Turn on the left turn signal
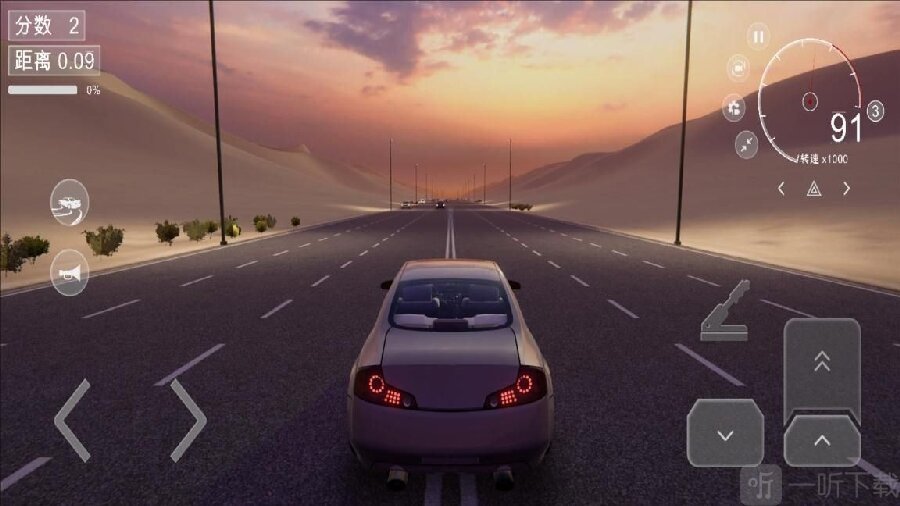900x506 pixels. tap(782, 188)
